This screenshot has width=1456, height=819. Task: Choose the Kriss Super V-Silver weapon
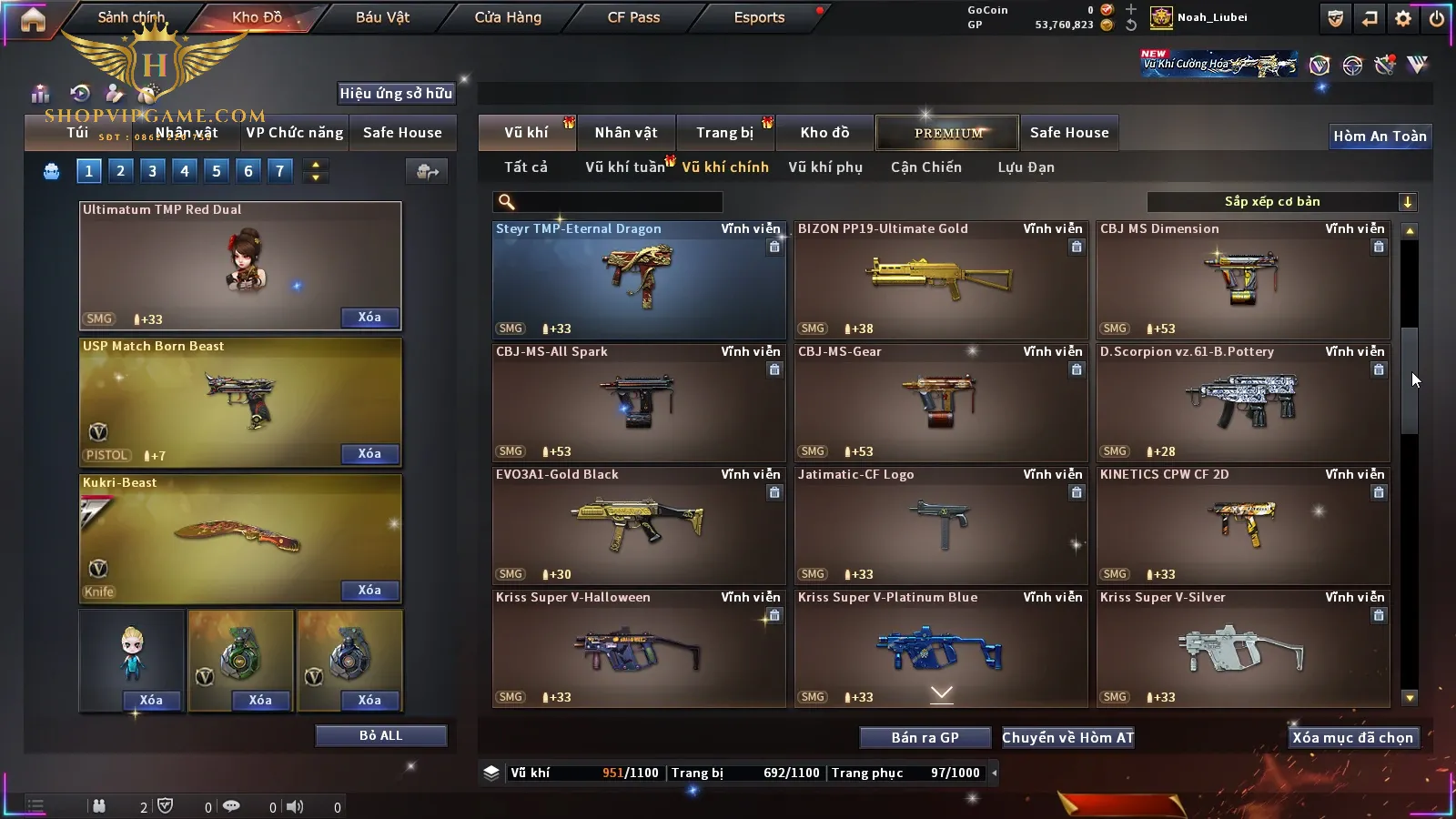coord(1242,648)
